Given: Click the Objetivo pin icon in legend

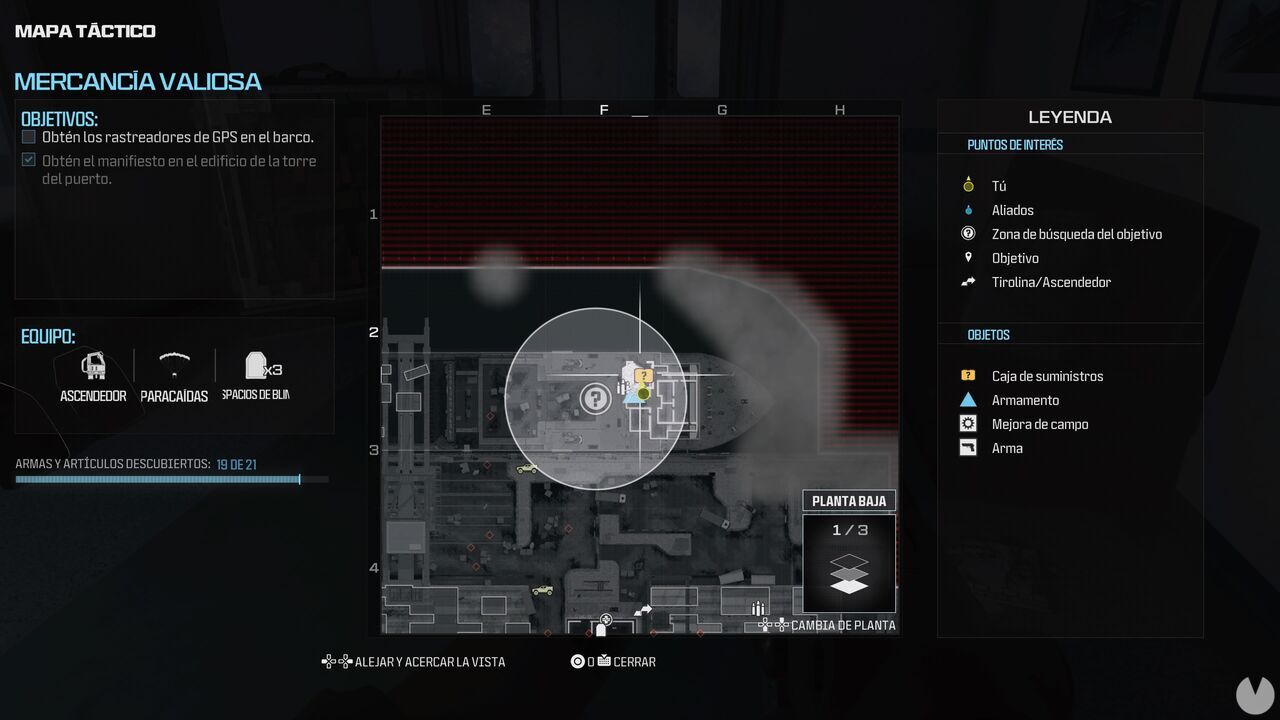Looking at the screenshot, I should coord(966,257).
